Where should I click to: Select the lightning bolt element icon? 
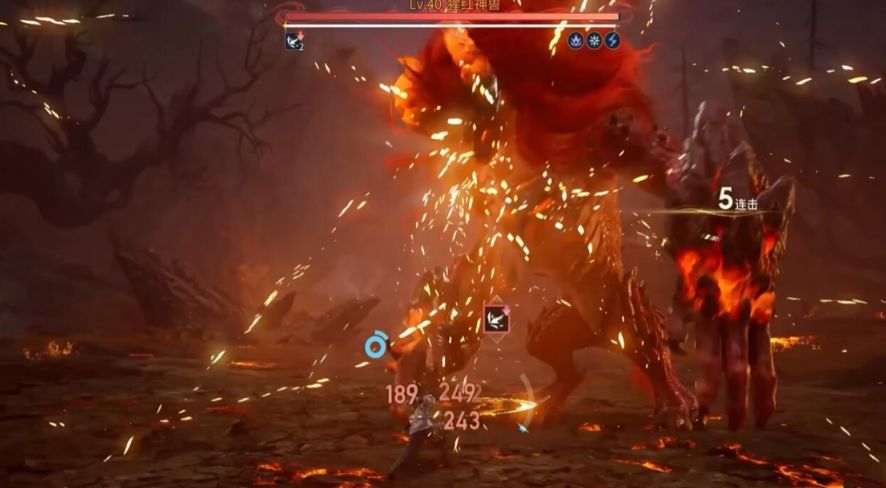(612, 41)
